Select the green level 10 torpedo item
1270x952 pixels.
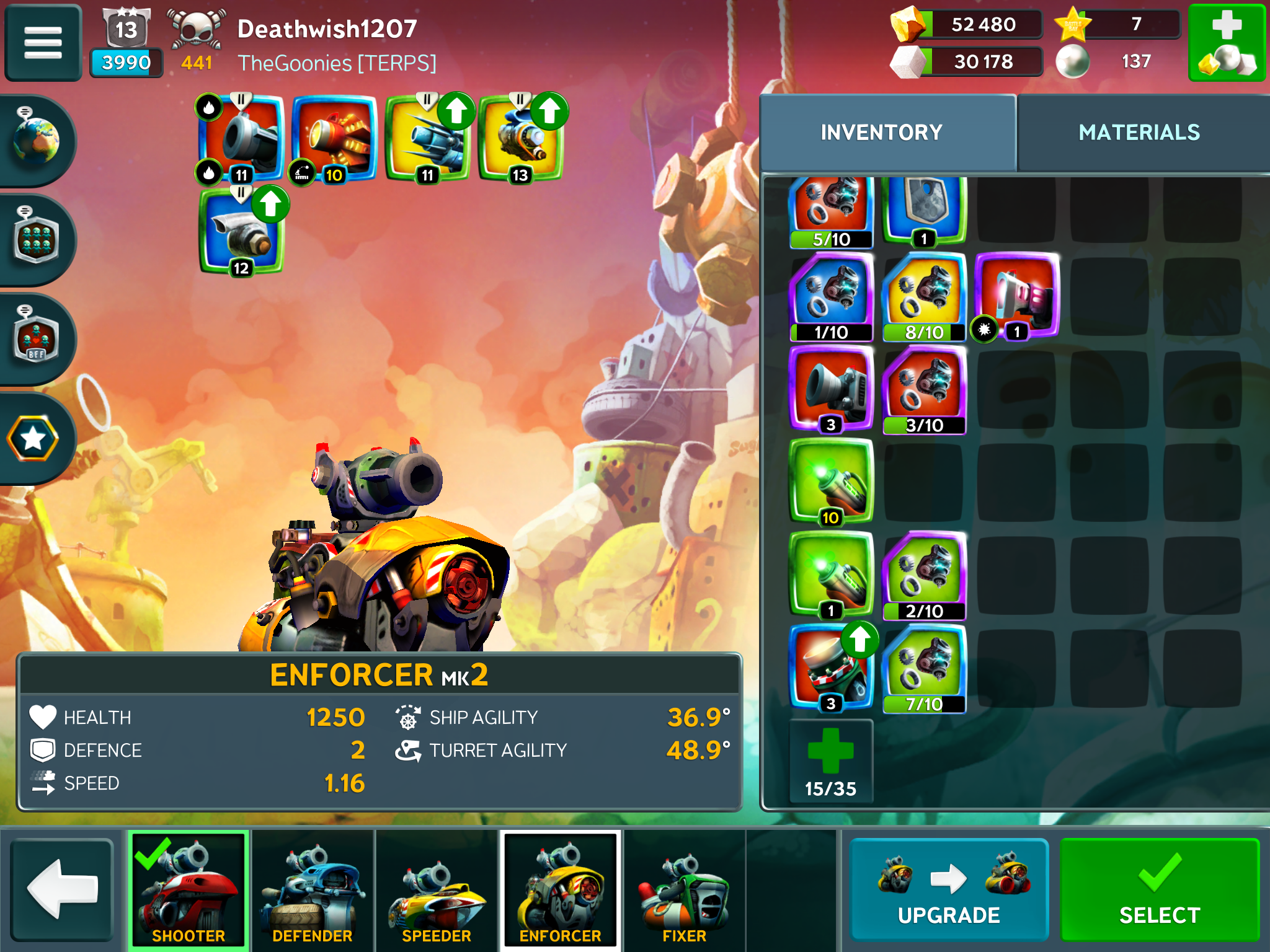pos(830,481)
